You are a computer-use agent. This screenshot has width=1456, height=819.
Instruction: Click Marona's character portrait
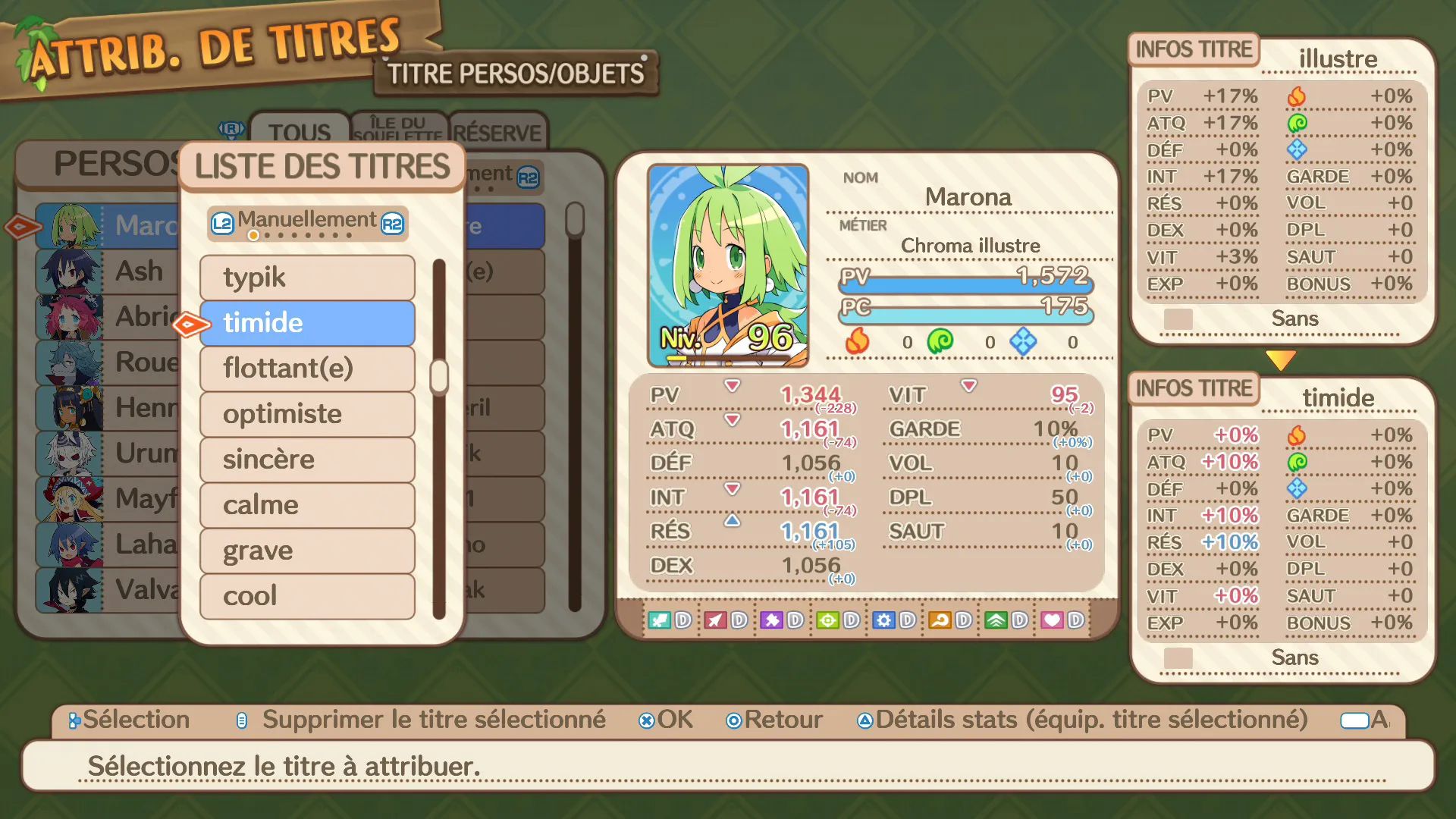point(728,265)
